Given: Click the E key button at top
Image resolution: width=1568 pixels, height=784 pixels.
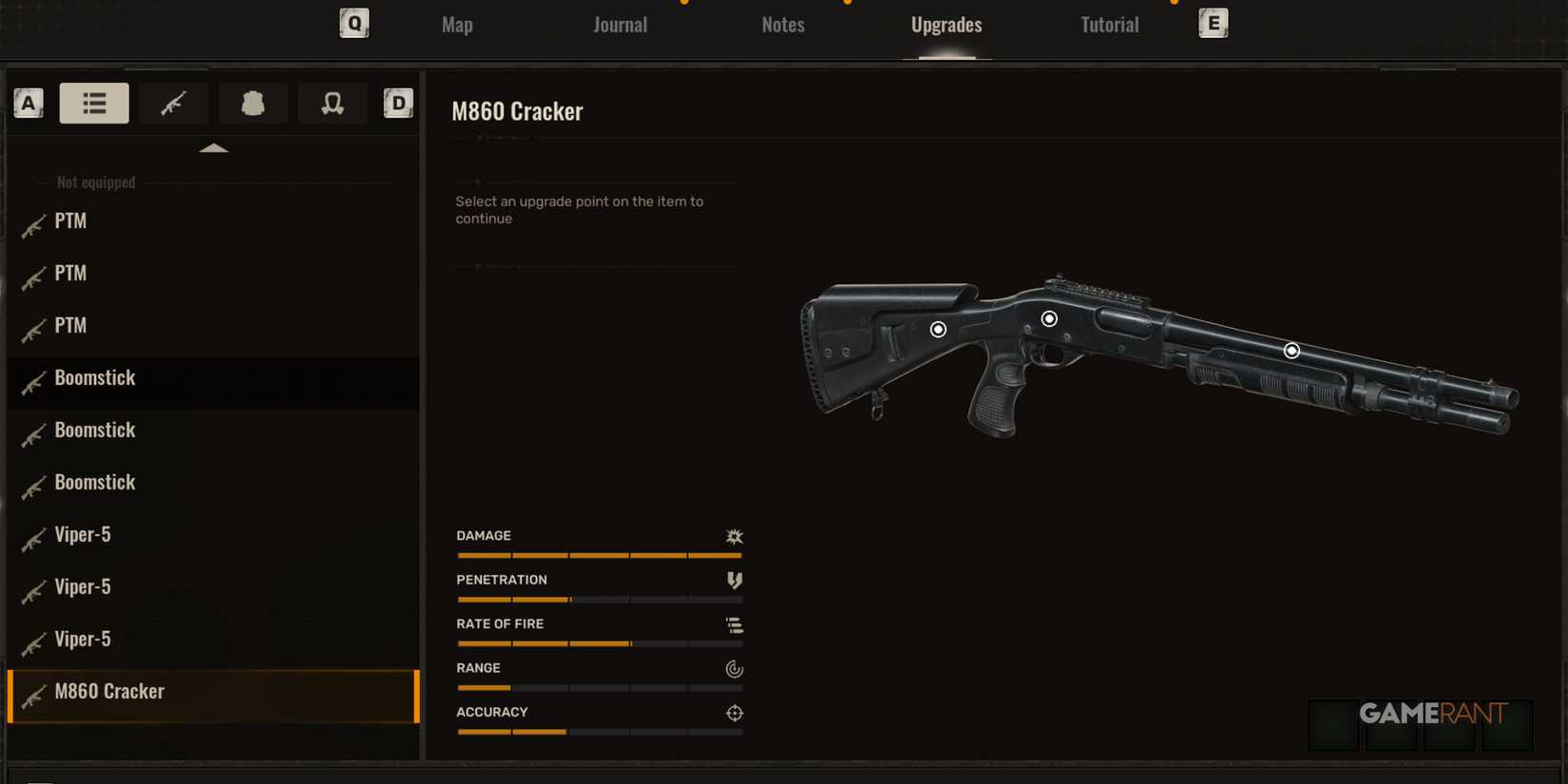Looking at the screenshot, I should (1213, 24).
